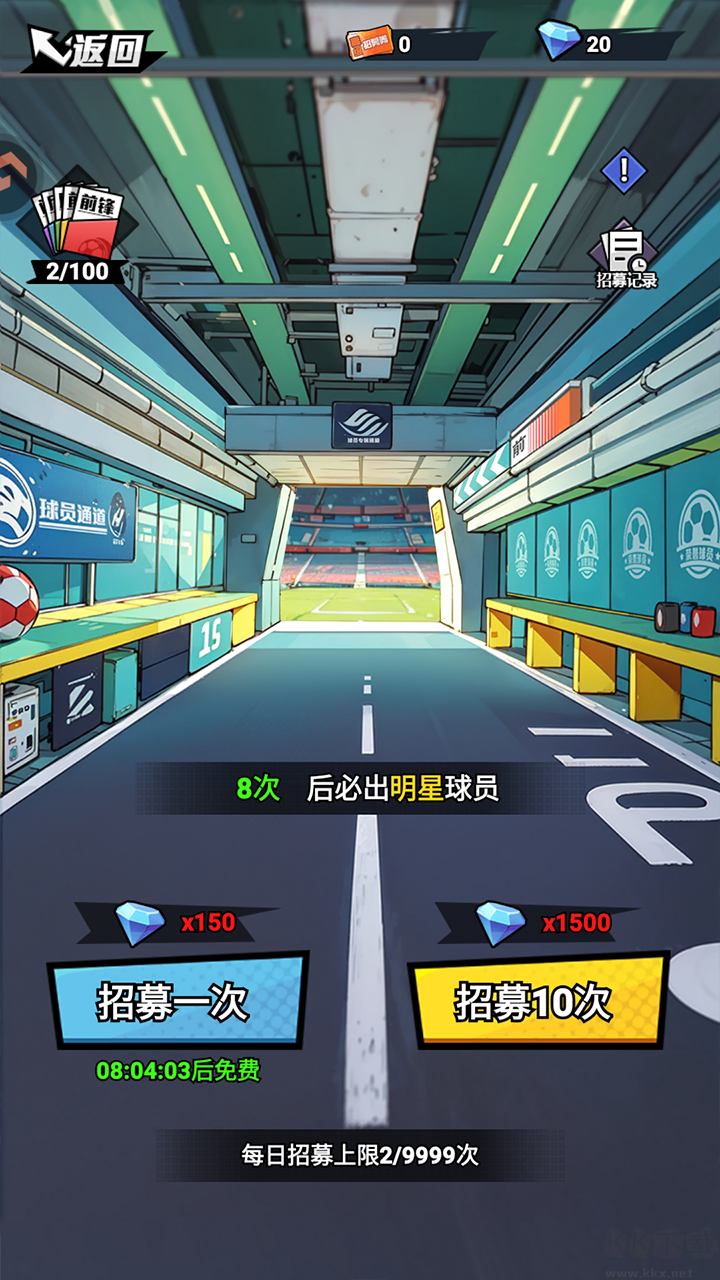This screenshot has height=1280, width=720.
Task: Recruit ten times with 招募10次
Action: coord(537,1001)
